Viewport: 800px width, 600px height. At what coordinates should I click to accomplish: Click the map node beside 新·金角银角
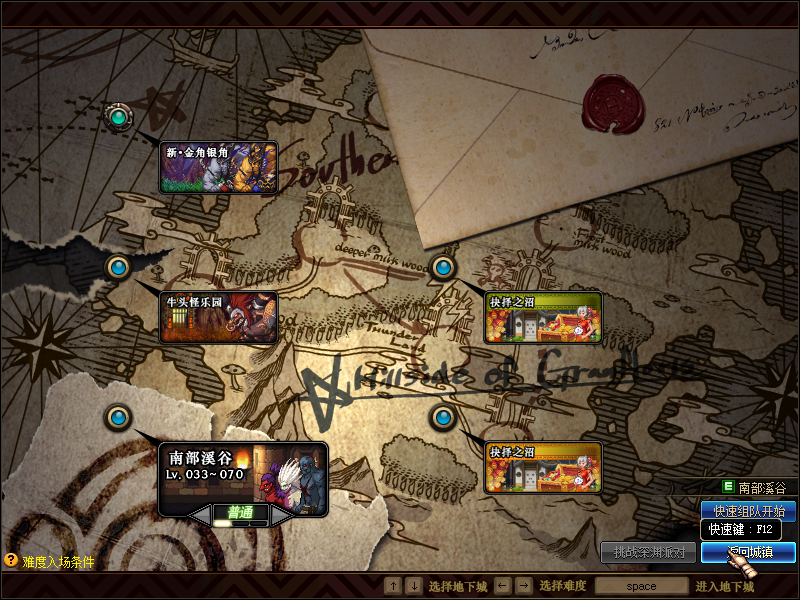pos(119,117)
